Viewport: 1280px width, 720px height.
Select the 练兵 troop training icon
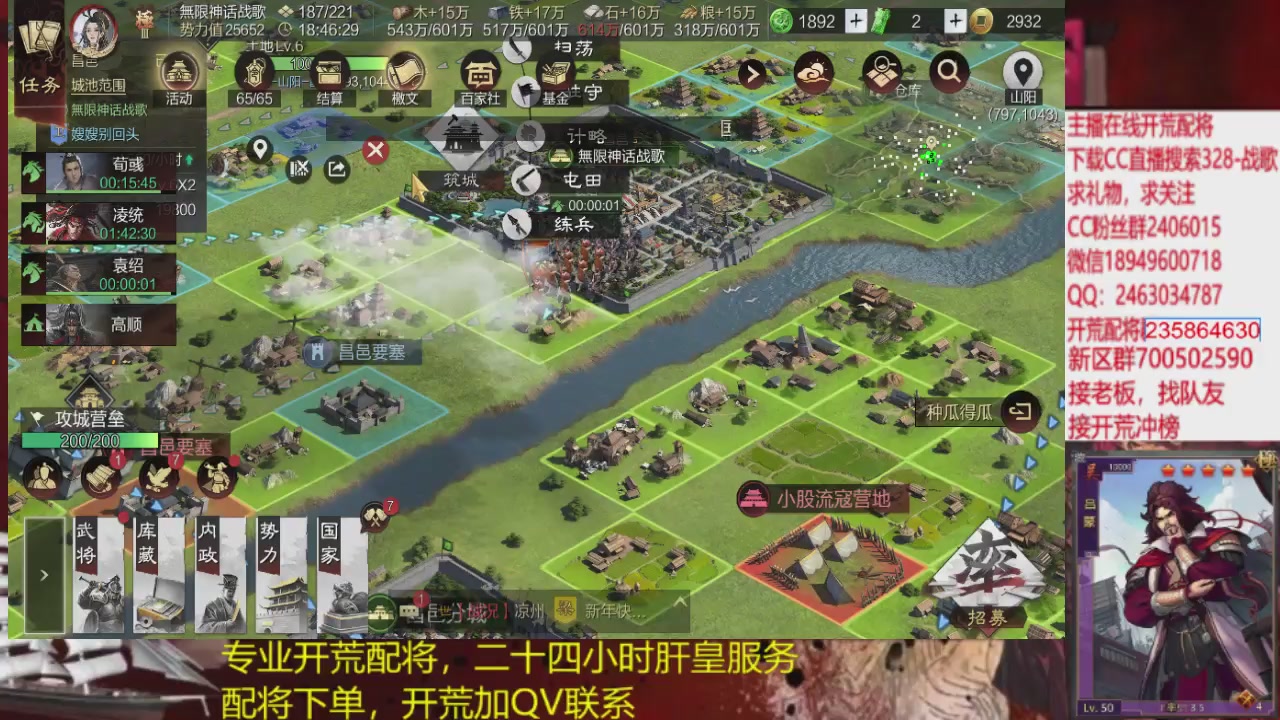point(519,222)
